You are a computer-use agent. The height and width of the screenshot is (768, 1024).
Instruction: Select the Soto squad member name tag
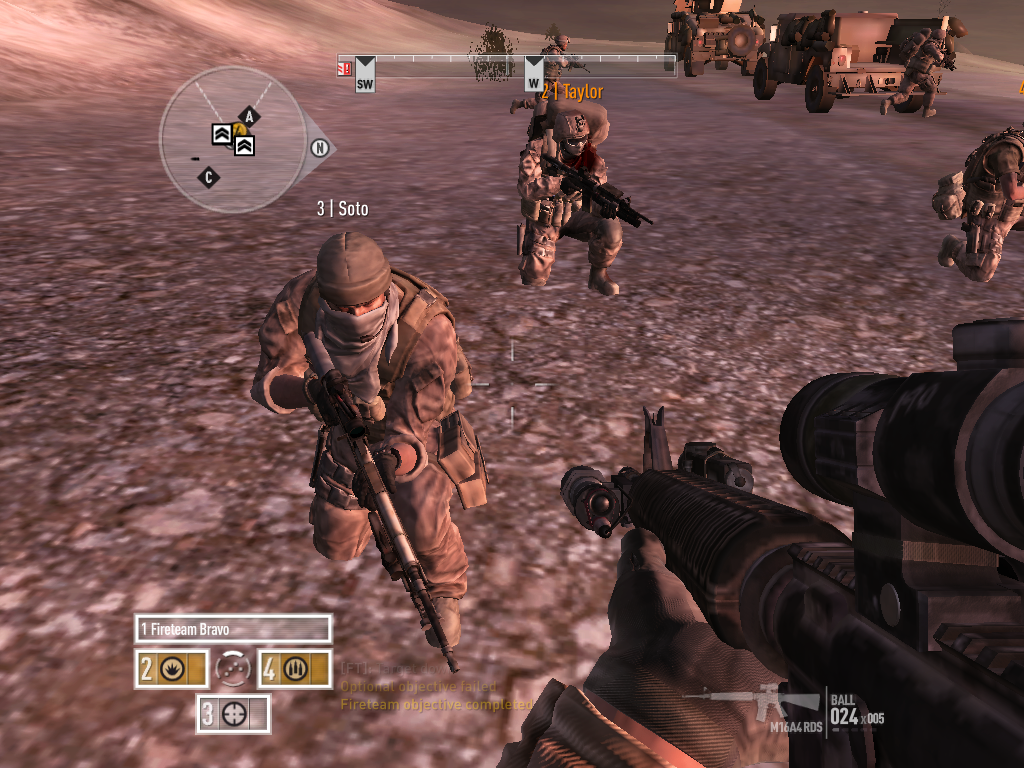[343, 209]
